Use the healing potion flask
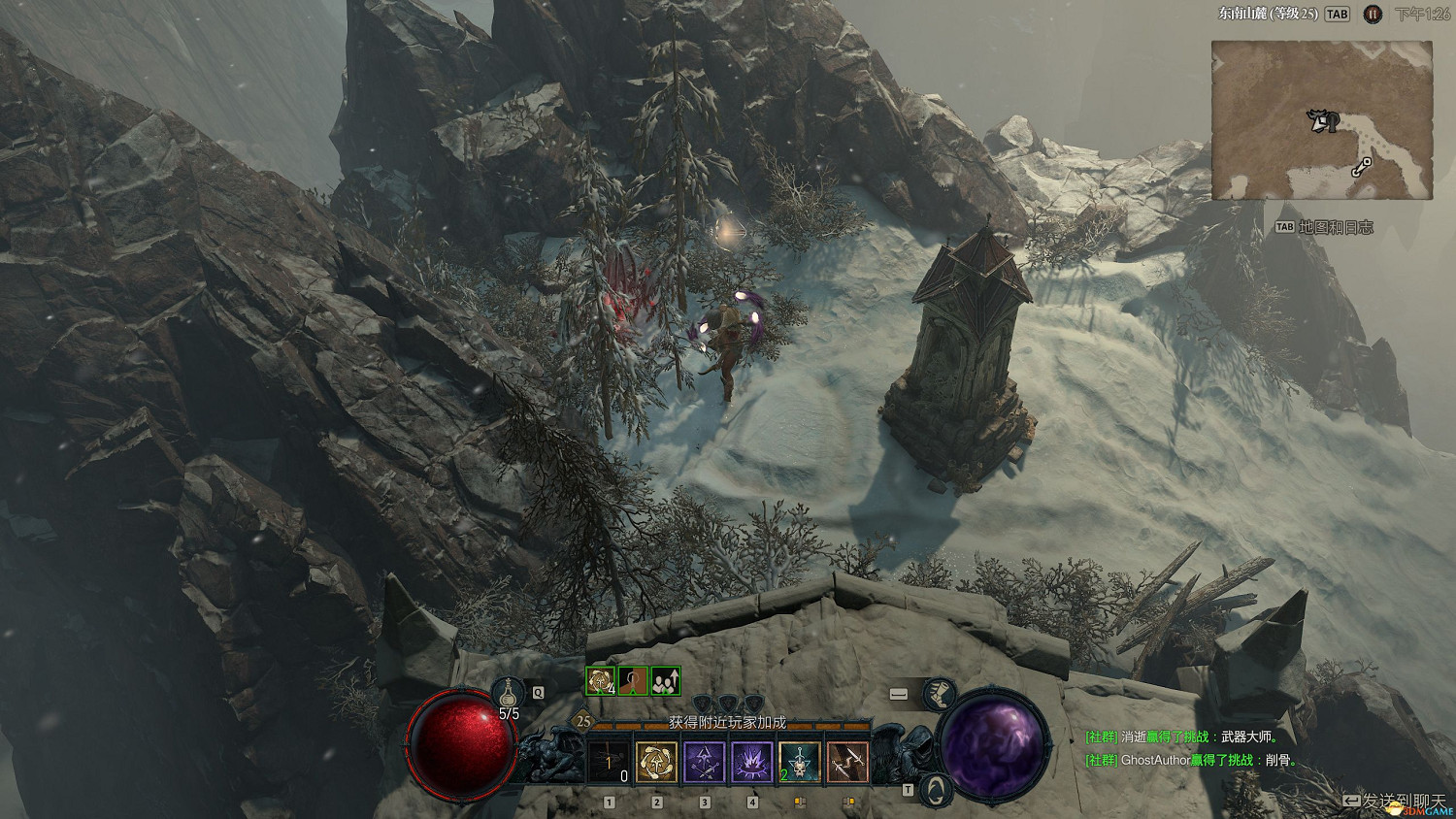Image resolution: width=1456 pixels, height=819 pixels. pos(509,693)
